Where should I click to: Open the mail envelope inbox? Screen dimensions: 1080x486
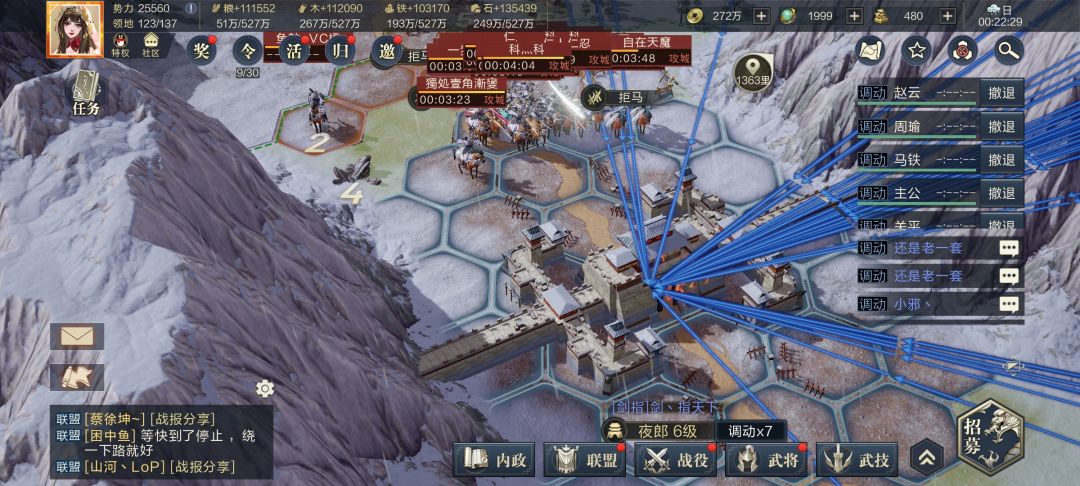click(77, 336)
